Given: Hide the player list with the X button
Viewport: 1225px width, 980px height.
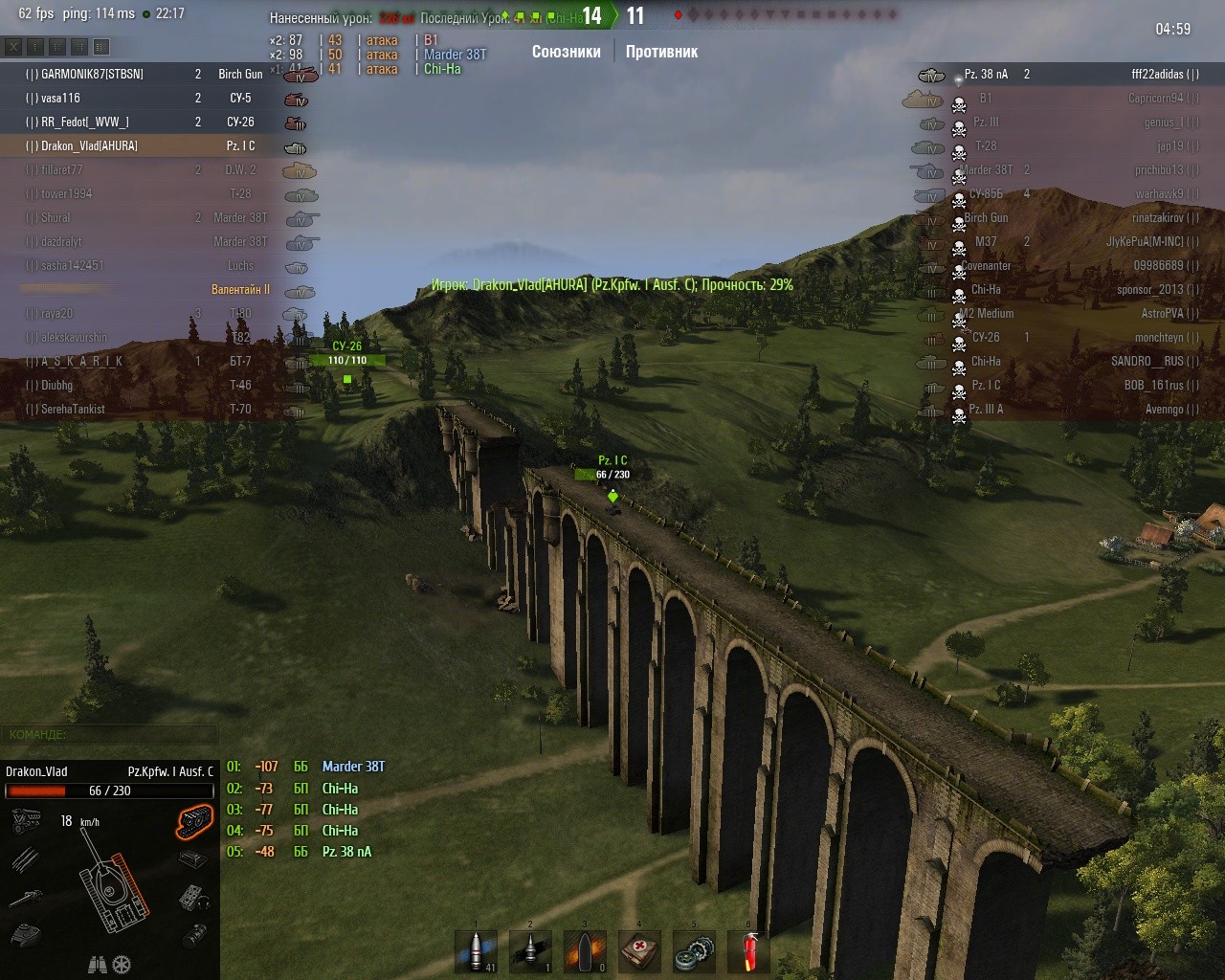Looking at the screenshot, I should 13,46.
